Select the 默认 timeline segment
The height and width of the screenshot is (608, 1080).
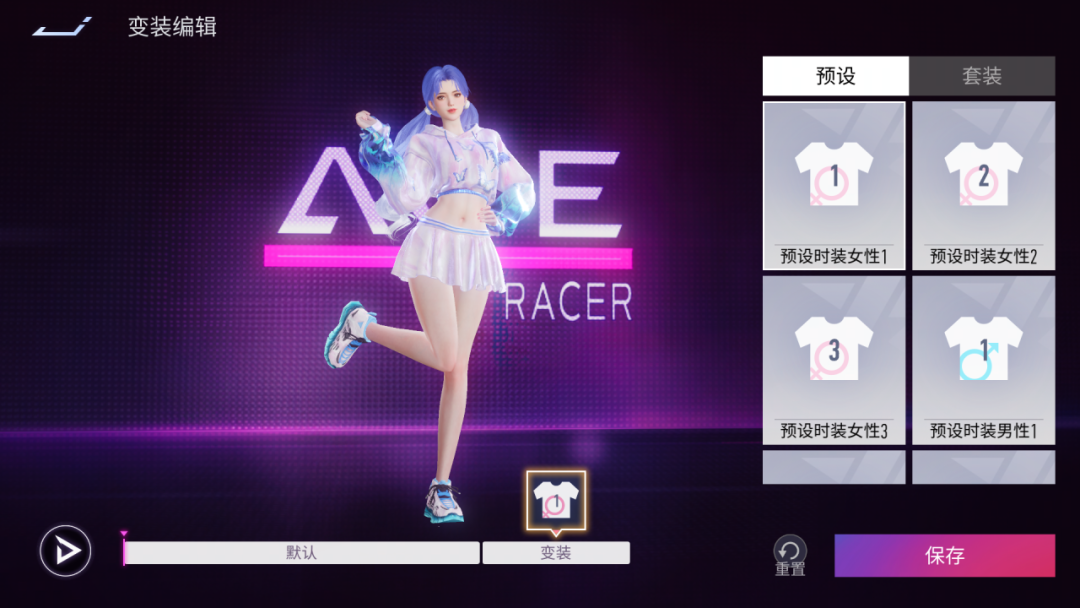pos(301,553)
